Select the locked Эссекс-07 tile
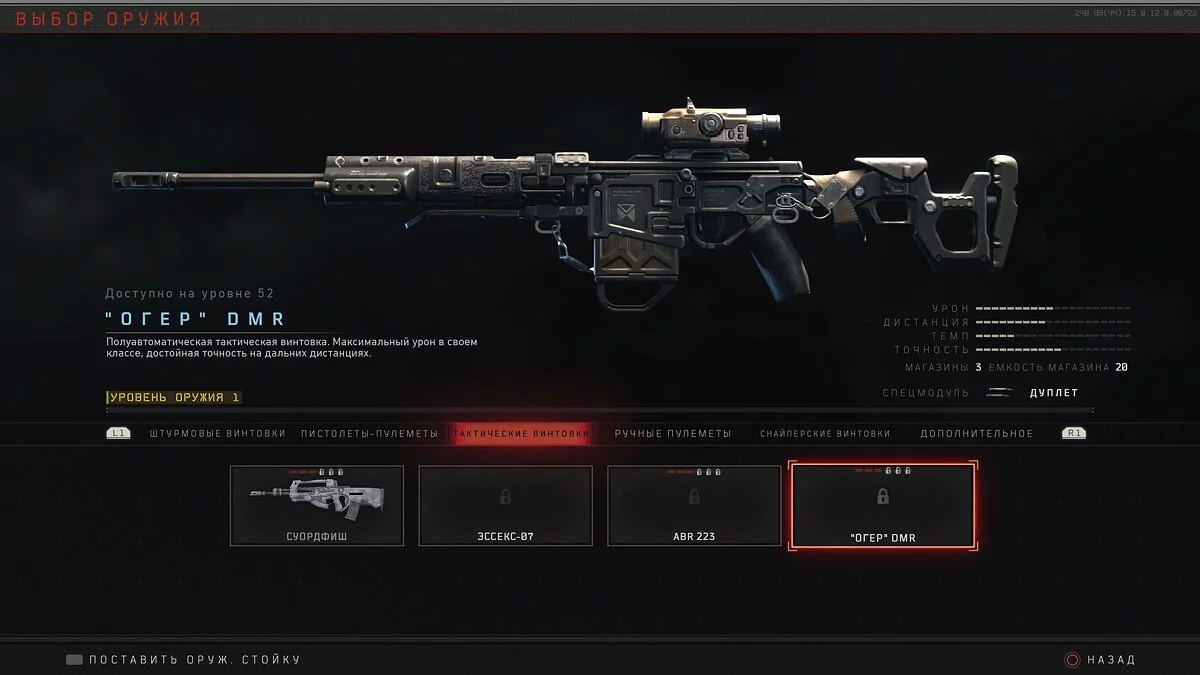 505,505
